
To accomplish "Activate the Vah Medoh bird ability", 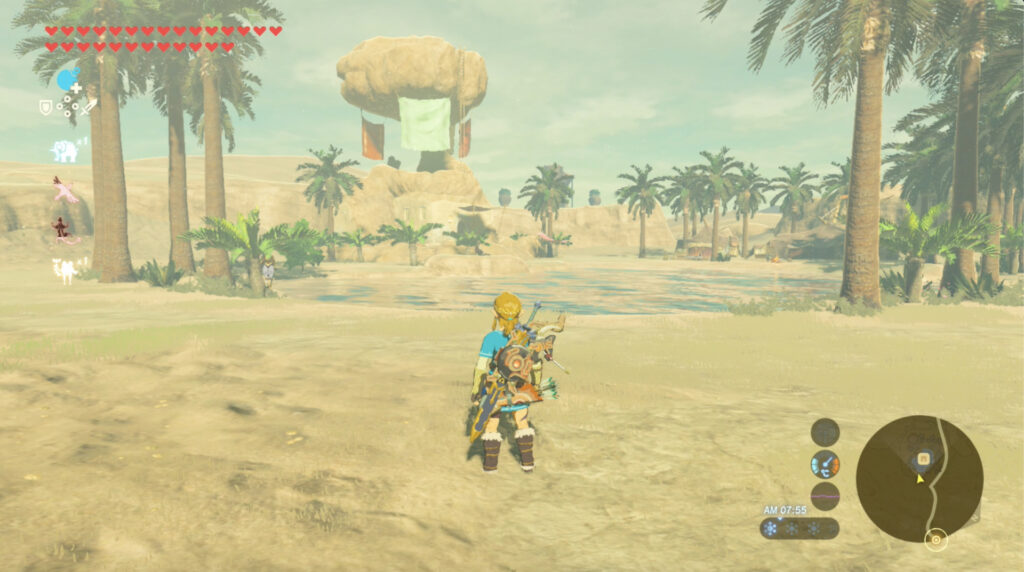I will (x=65, y=189).
